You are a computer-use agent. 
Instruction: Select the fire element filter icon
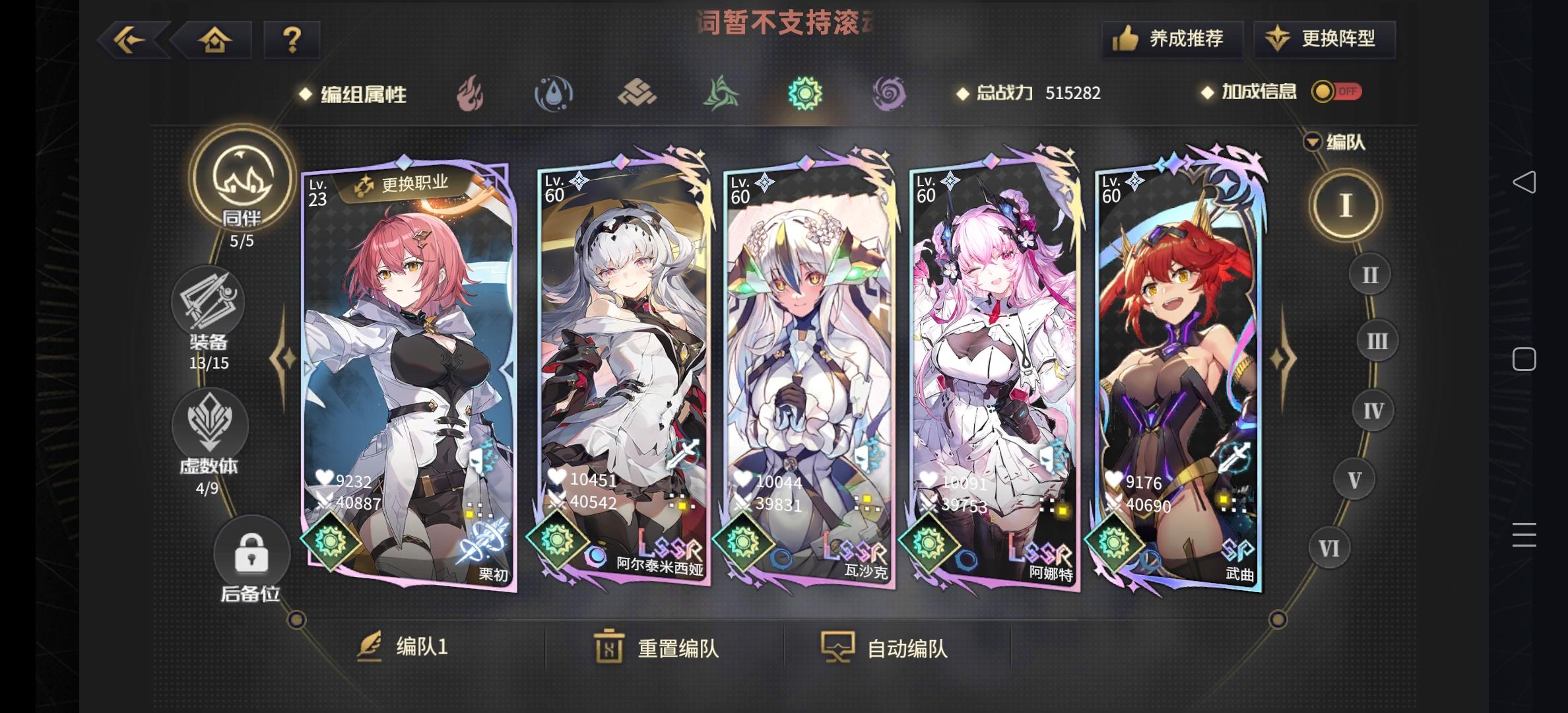click(x=471, y=93)
